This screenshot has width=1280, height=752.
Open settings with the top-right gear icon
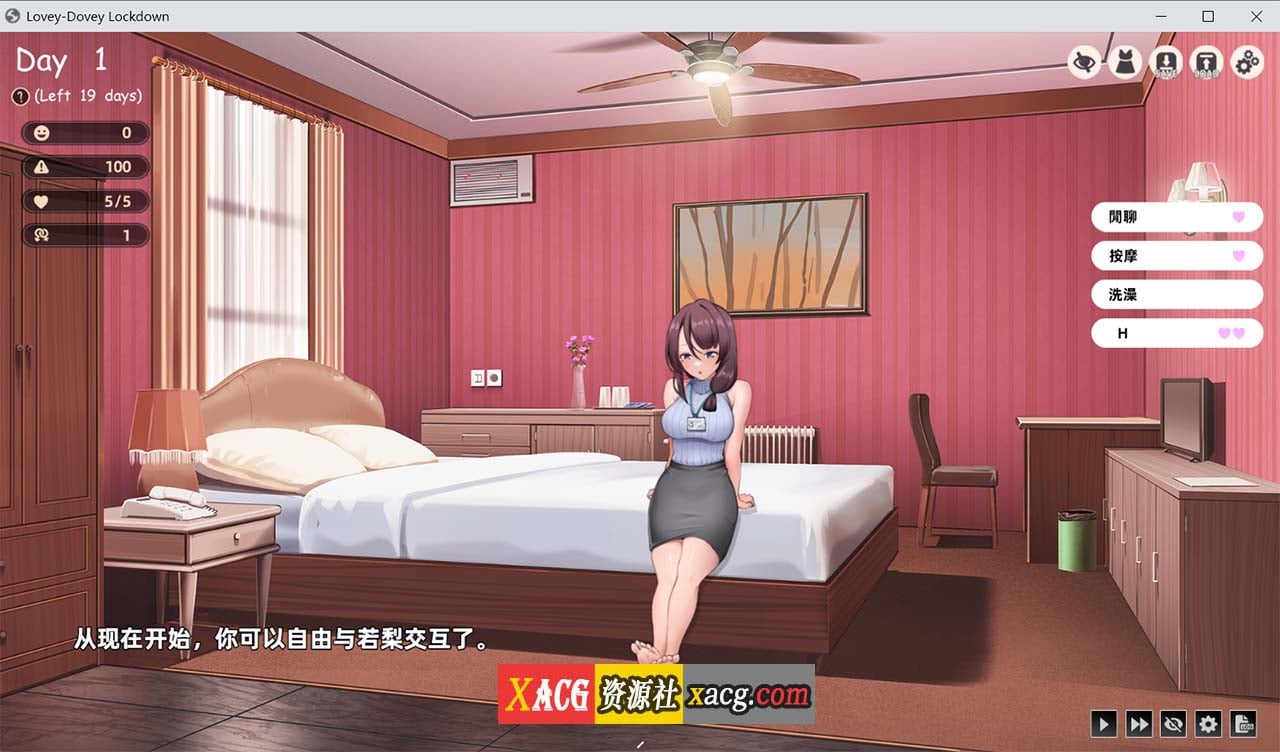1245,62
